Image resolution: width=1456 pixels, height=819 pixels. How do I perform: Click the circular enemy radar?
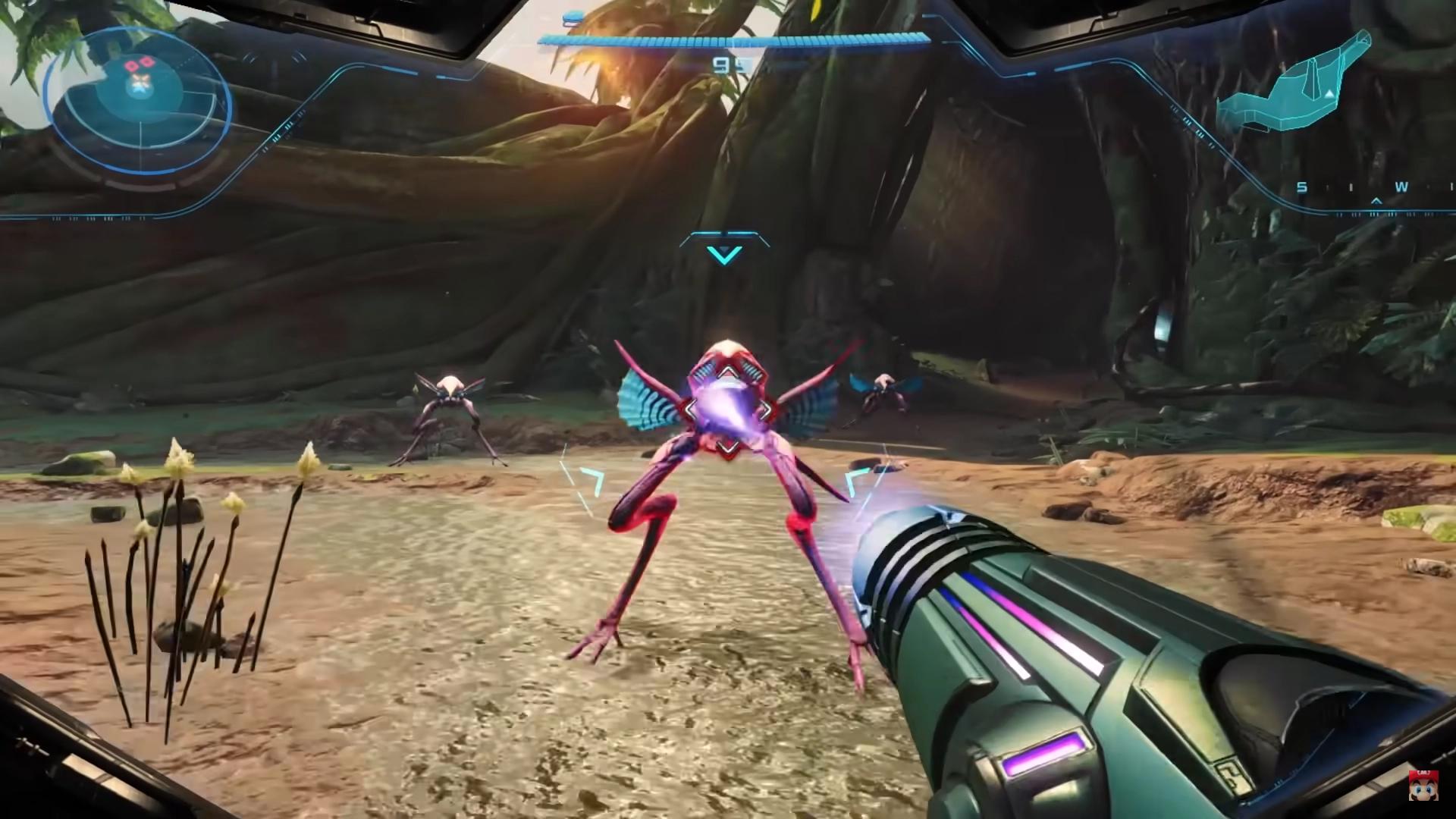click(138, 105)
